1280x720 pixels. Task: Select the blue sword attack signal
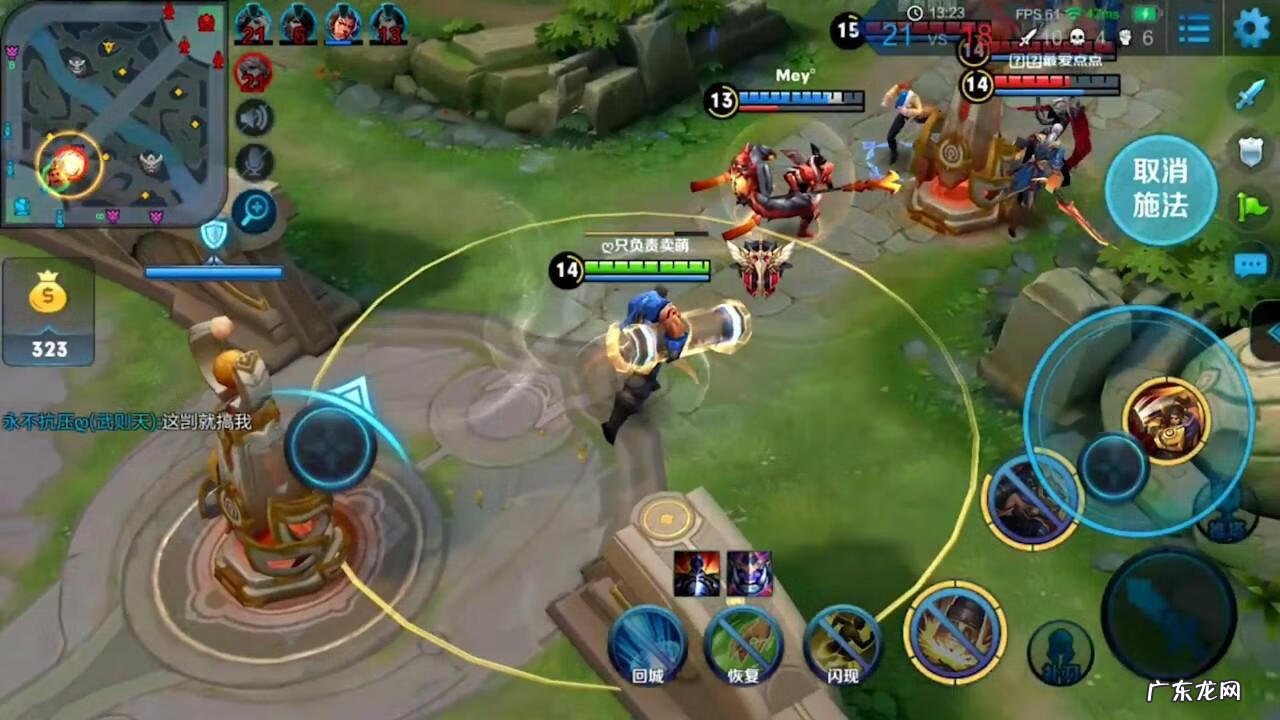pyautogui.click(x=1251, y=94)
